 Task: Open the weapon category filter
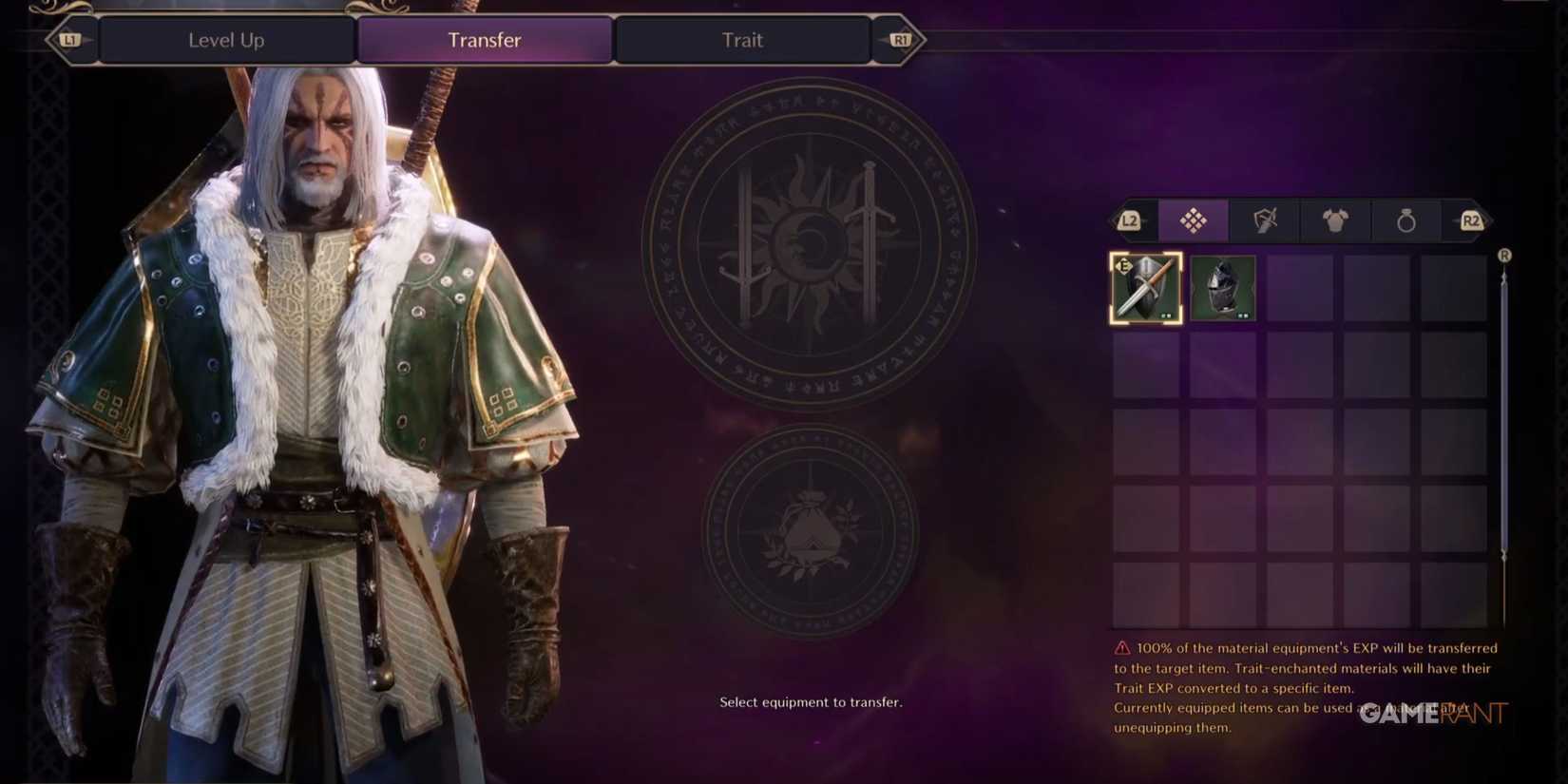pos(1265,220)
